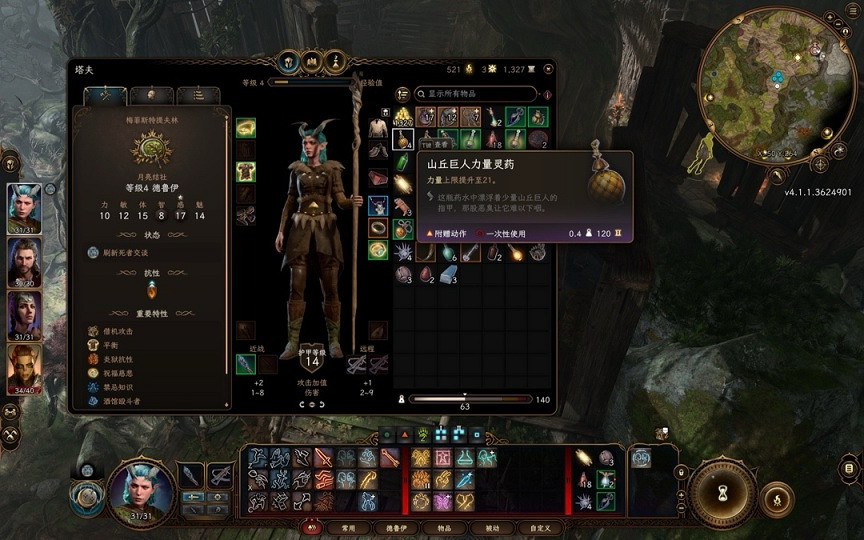Select the green bottle inventory item

click(404, 162)
